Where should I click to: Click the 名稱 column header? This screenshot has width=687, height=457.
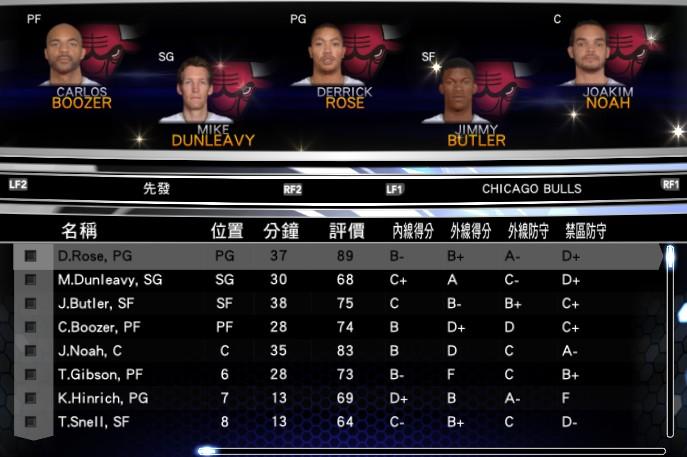(x=79, y=231)
